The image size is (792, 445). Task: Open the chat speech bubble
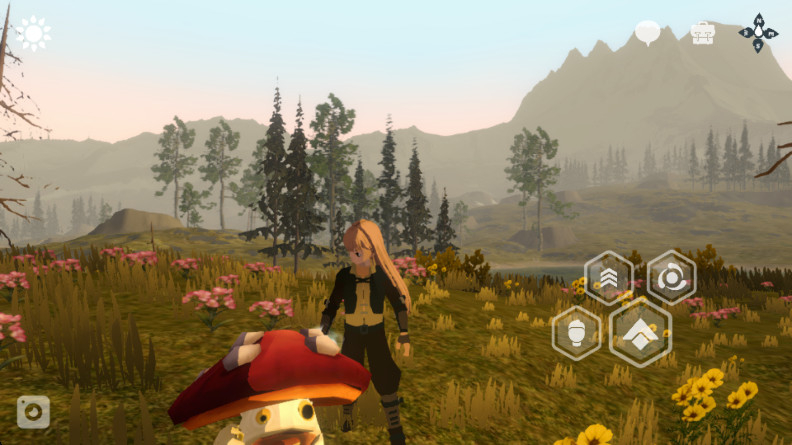(x=648, y=33)
